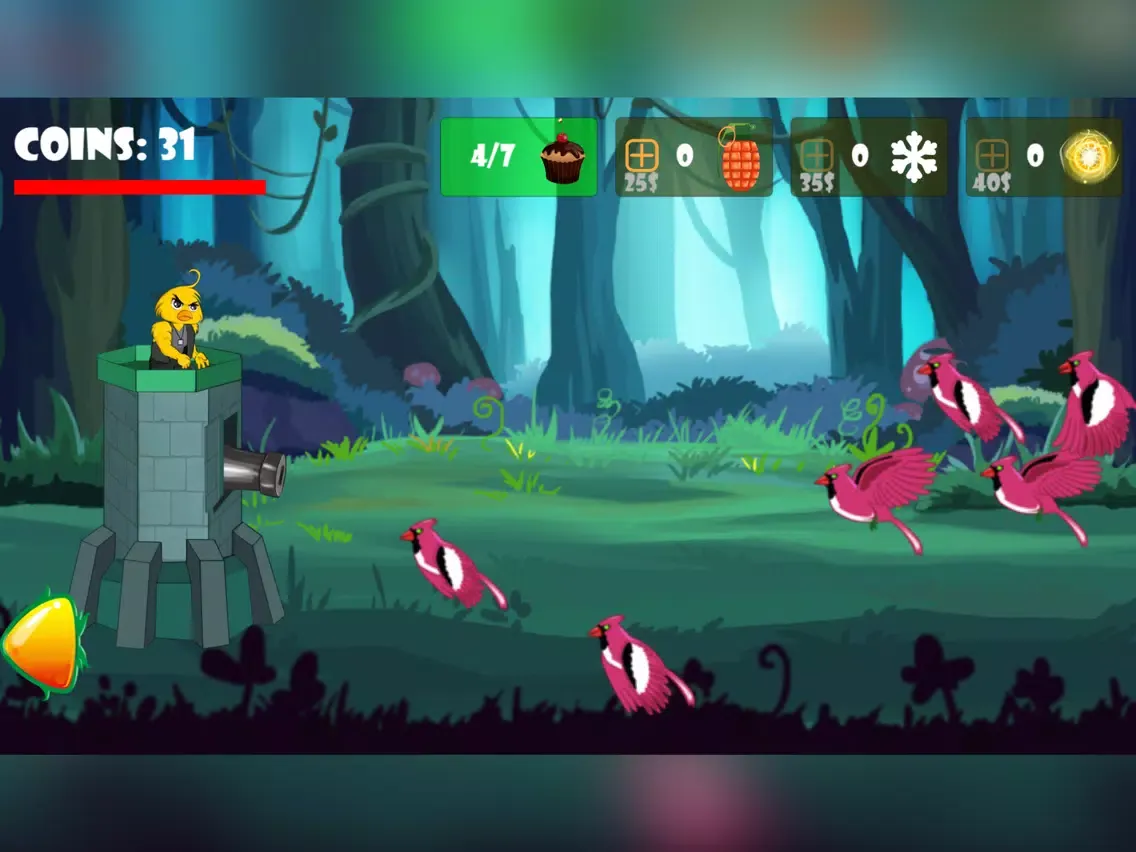Activate the grenade power-up icon
The height and width of the screenshot is (852, 1136).
coord(740,159)
